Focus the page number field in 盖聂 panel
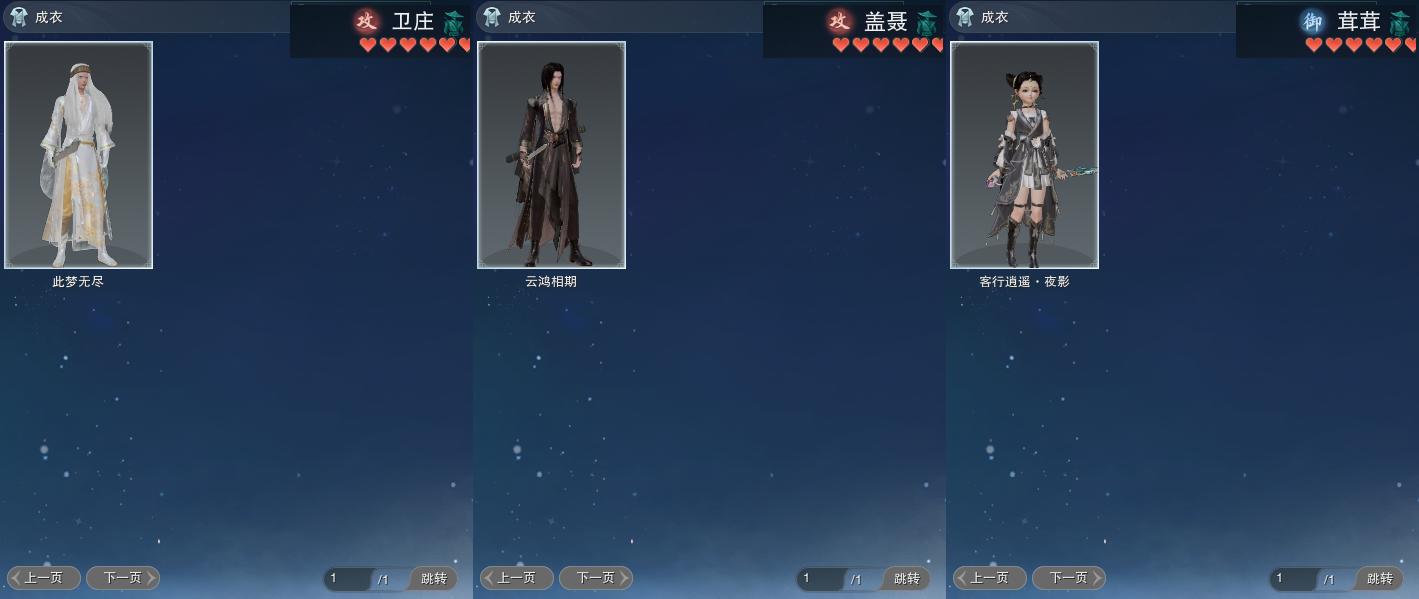 (819, 579)
